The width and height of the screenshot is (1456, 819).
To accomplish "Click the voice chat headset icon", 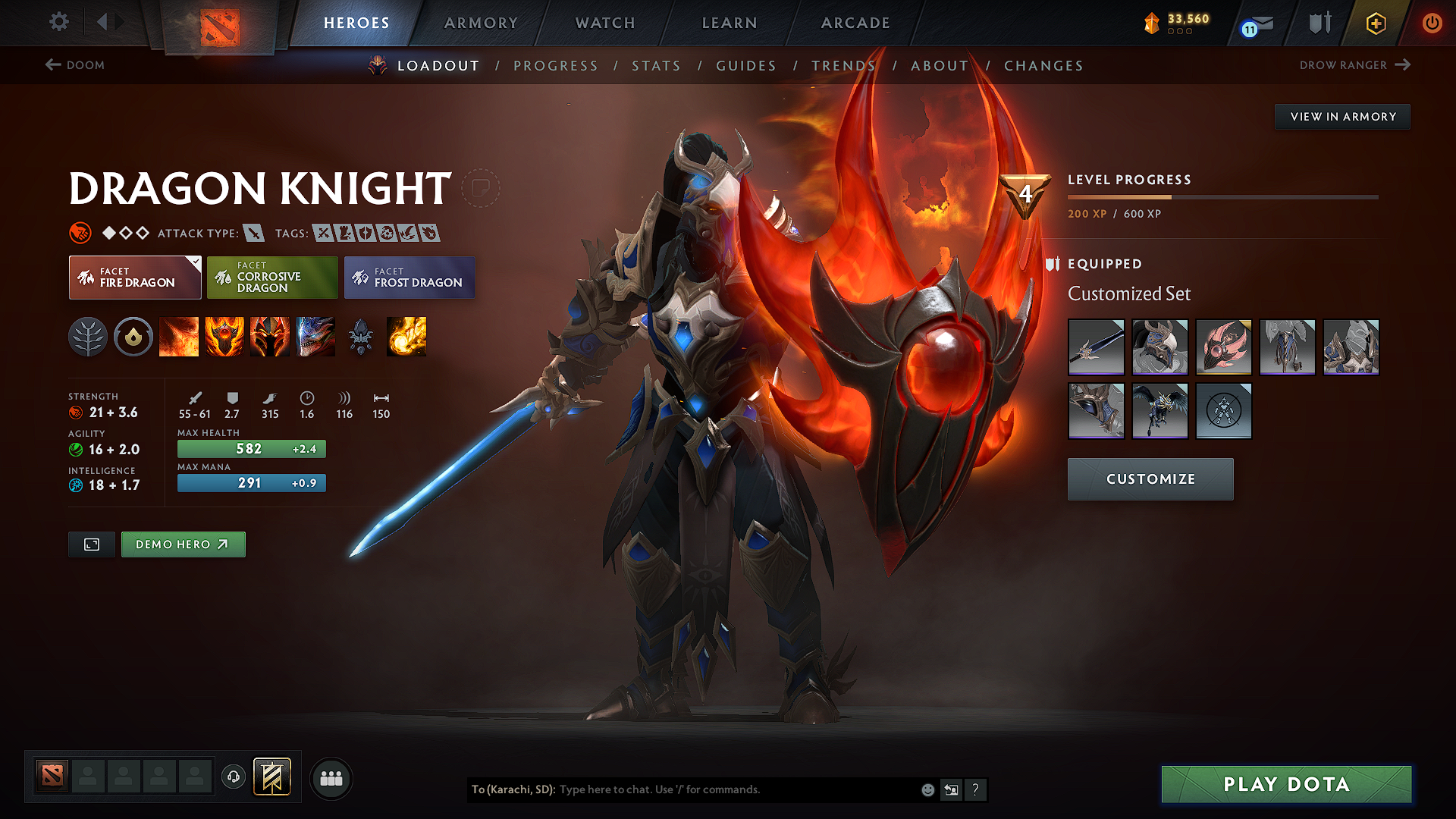I will [233, 777].
